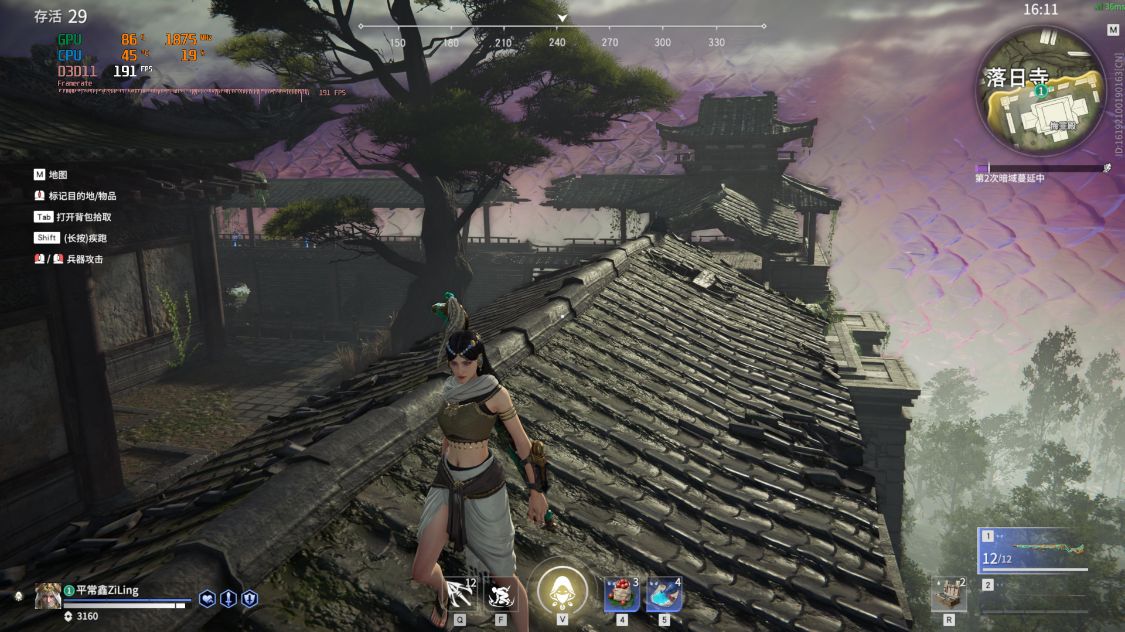Click the shield buff icon beside health bar
1125x632 pixels.
click(x=249, y=598)
